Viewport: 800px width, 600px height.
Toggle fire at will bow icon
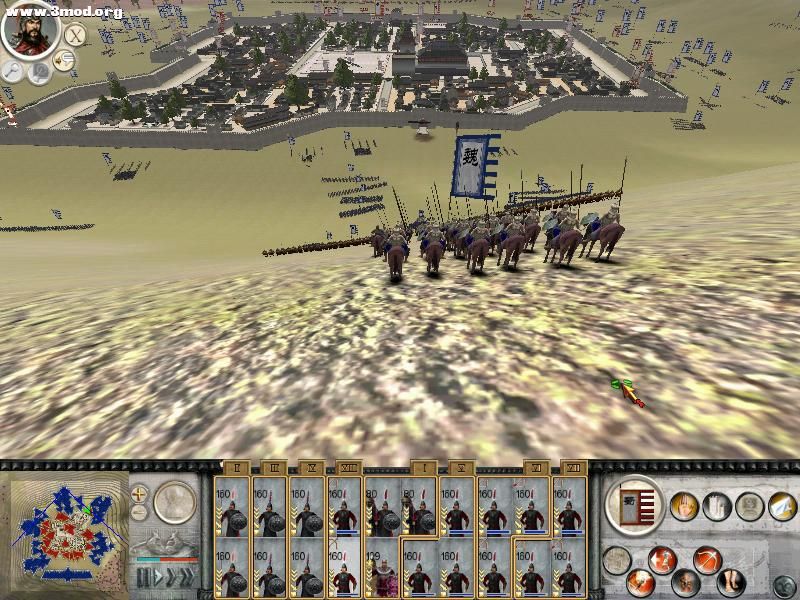707,559
